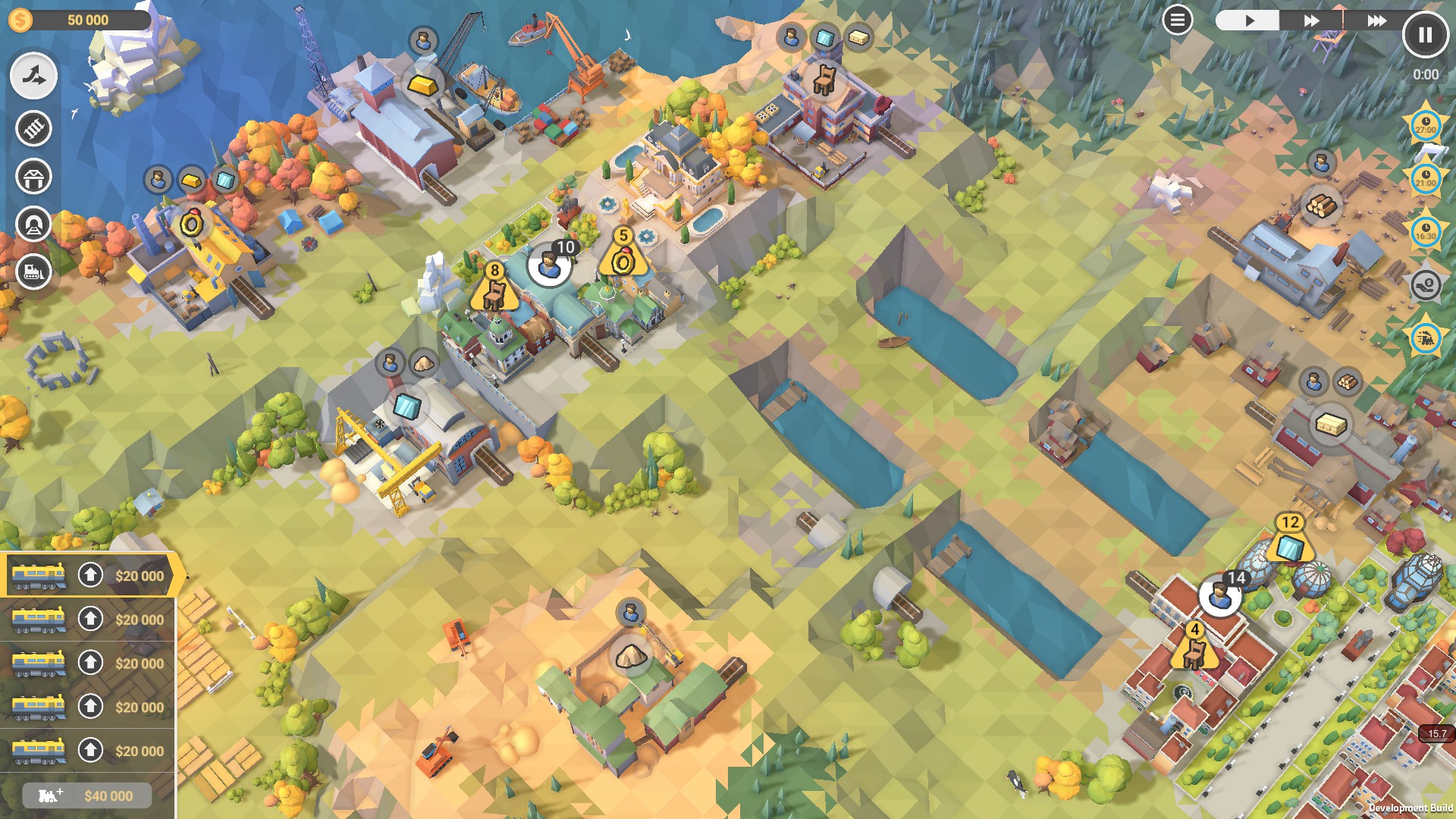This screenshot has width=1456, height=819.
Task: Enable triple-speed fast forward
Action: tap(1378, 20)
